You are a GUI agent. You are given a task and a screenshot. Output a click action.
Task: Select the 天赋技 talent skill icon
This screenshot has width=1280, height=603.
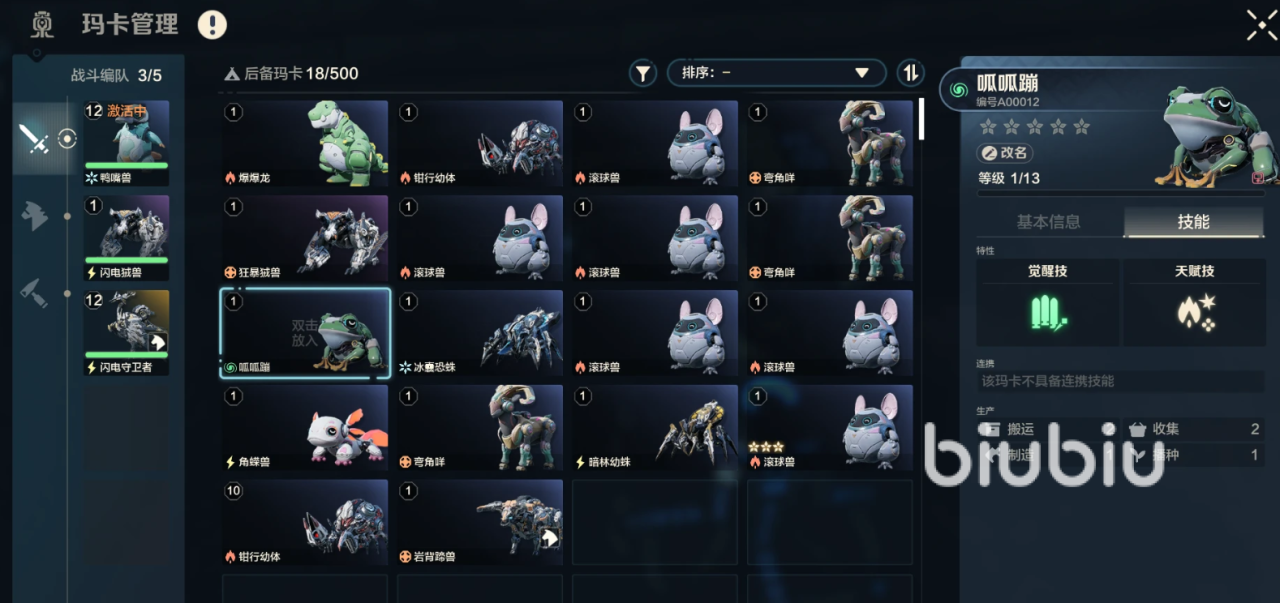click(x=1194, y=312)
